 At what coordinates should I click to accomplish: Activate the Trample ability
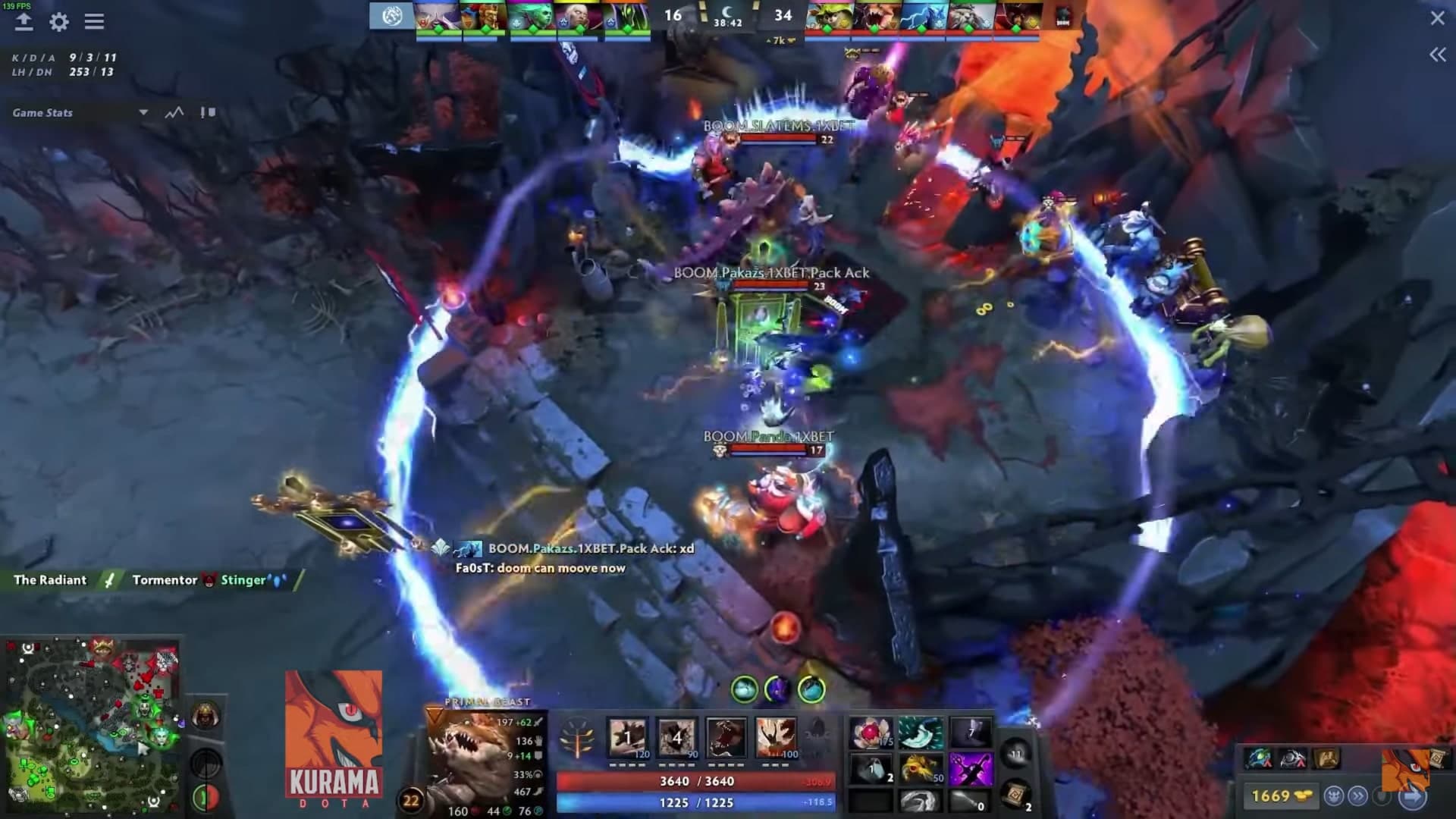(677, 736)
